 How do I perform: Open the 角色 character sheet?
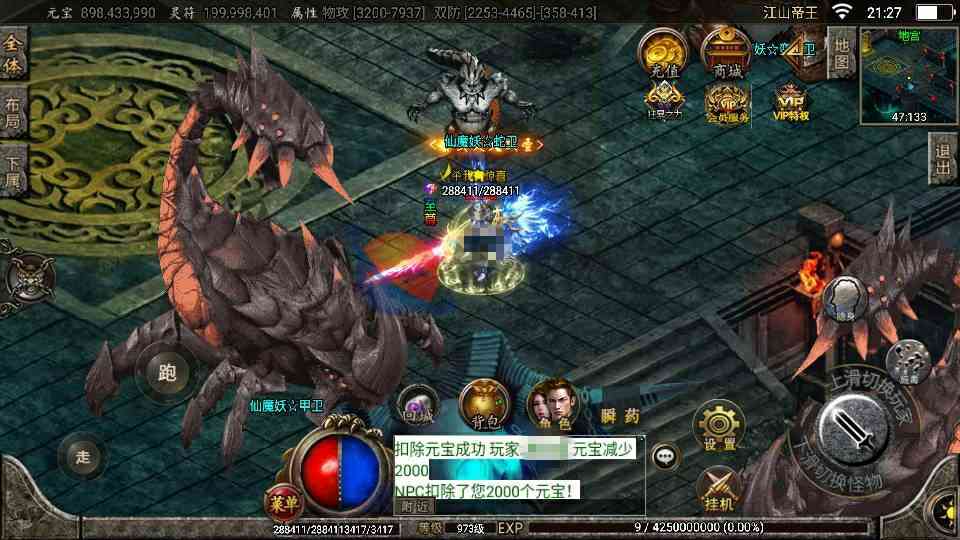[x=552, y=407]
